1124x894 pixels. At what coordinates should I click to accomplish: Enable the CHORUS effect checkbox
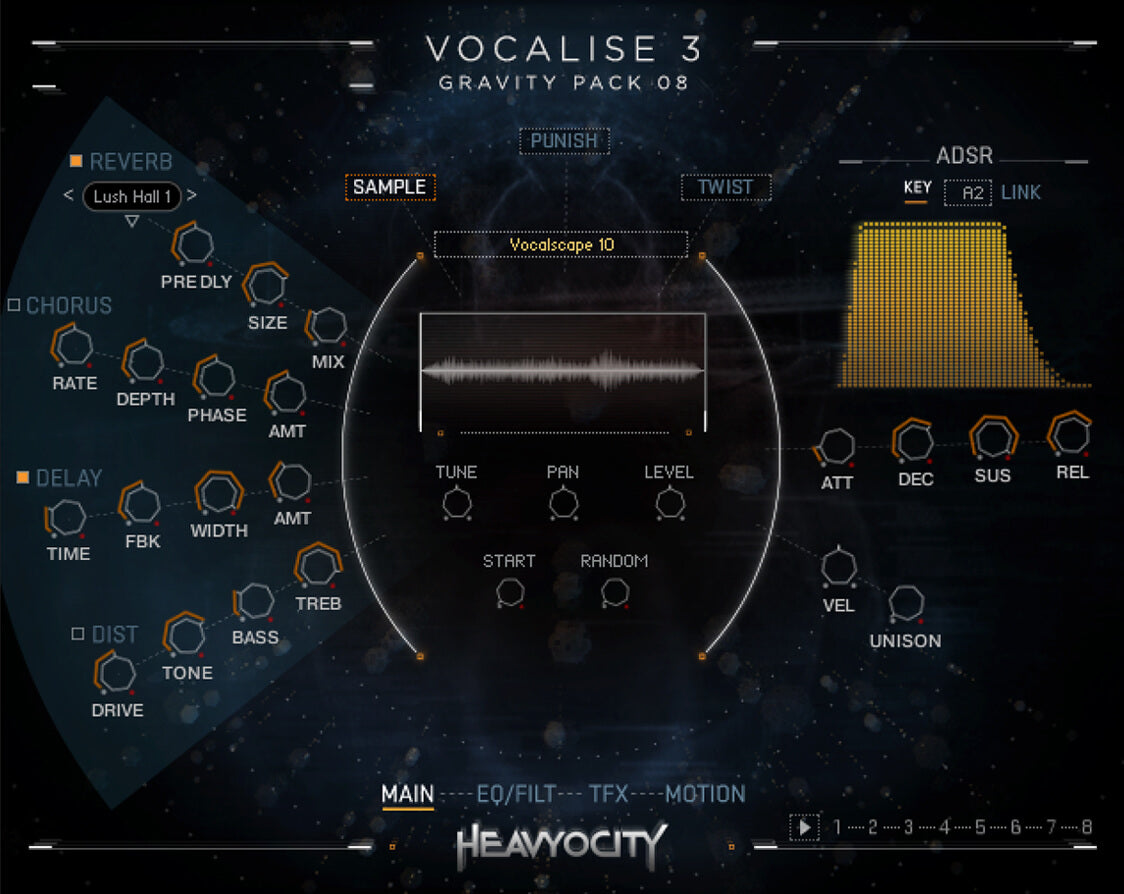click(x=14, y=305)
